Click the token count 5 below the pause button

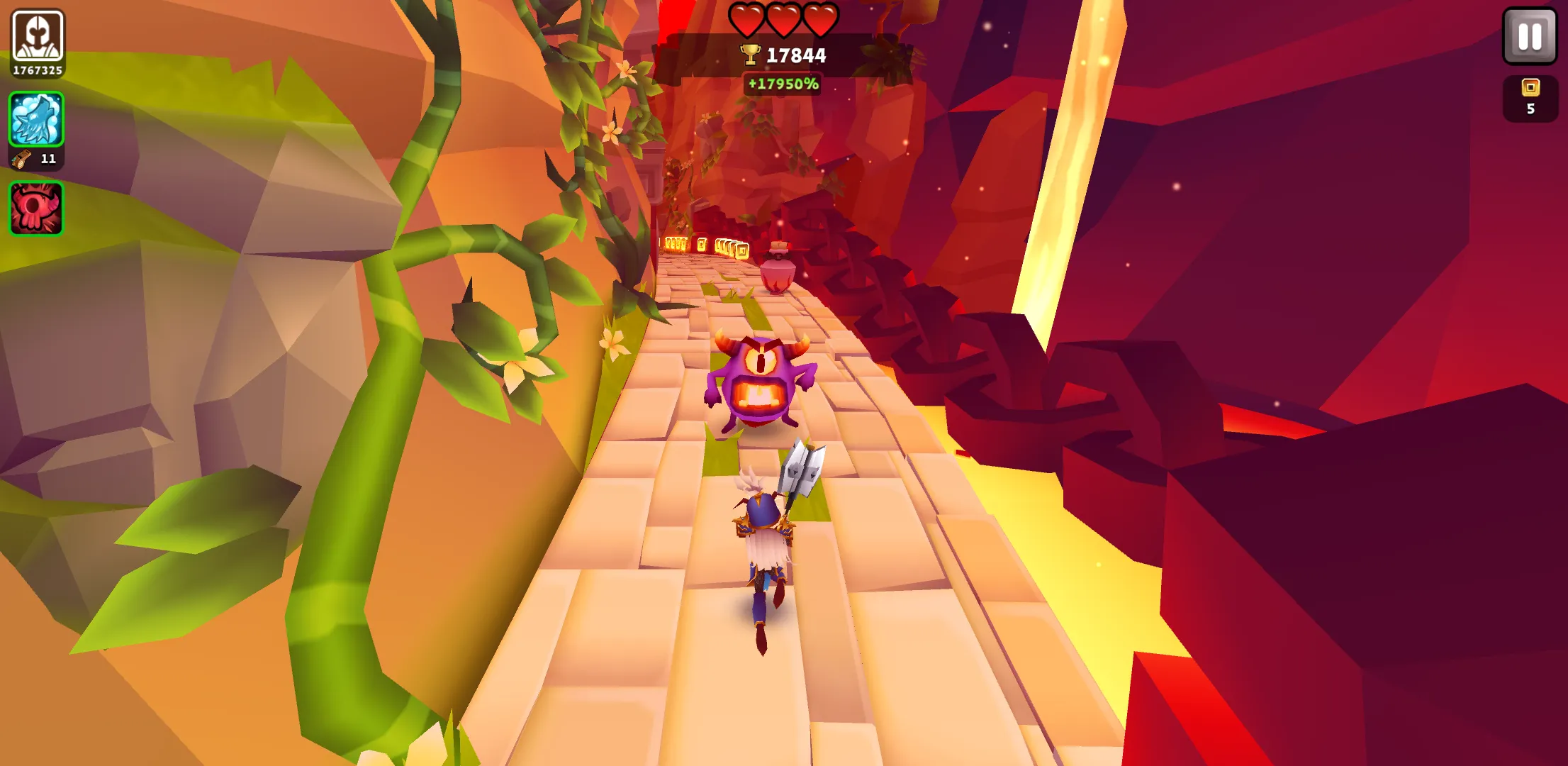[1530, 108]
